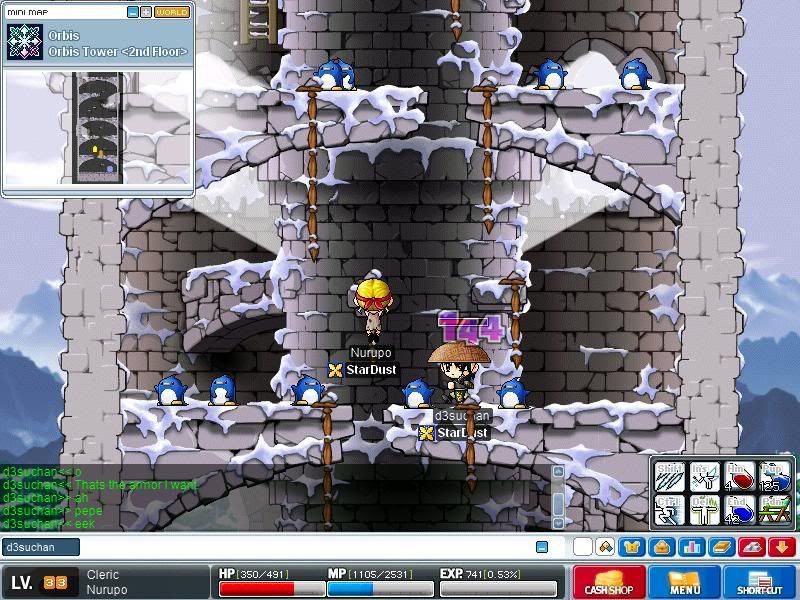Activate the winged skill on Ins slot
This screenshot has width=800, height=600.
click(705, 476)
